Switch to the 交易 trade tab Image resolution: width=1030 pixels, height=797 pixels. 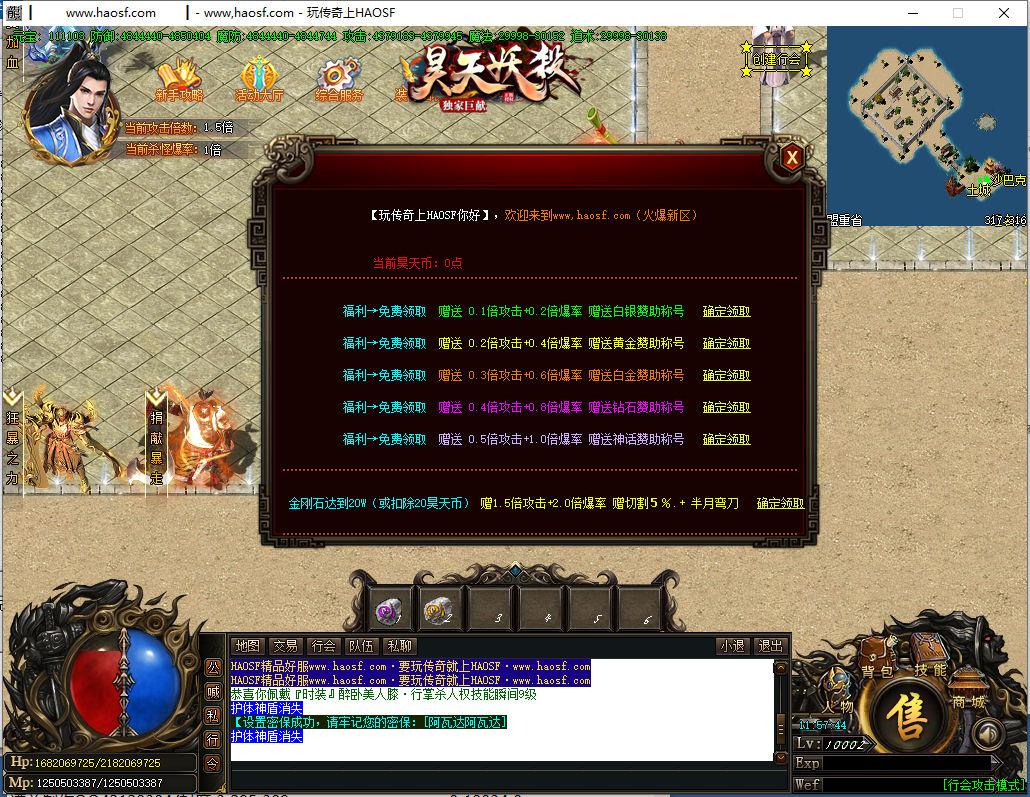click(x=286, y=646)
